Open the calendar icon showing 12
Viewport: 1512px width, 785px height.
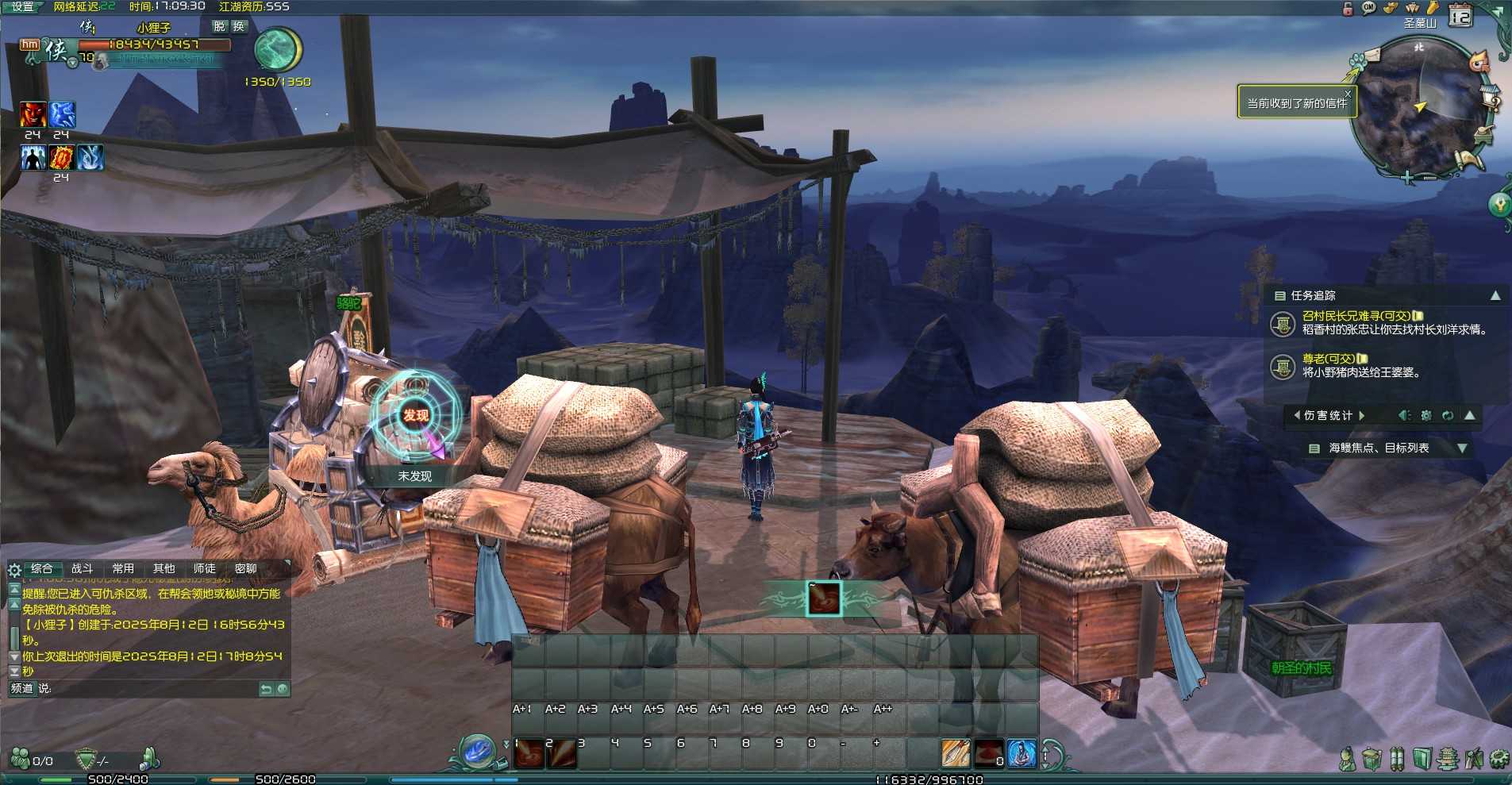(1460, 15)
